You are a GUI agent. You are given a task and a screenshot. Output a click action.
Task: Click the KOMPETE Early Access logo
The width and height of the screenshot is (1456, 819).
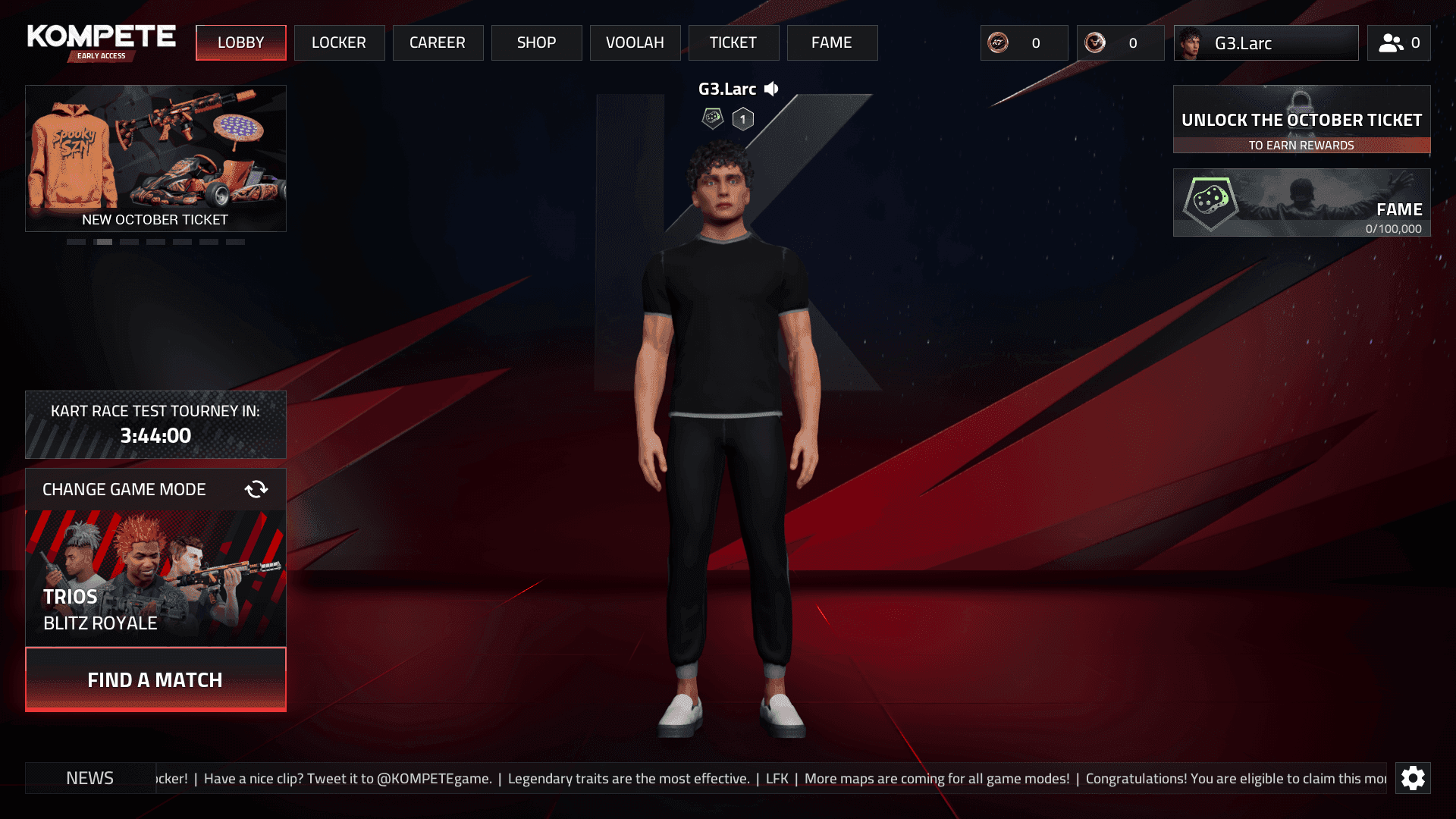click(x=99, y=41)
